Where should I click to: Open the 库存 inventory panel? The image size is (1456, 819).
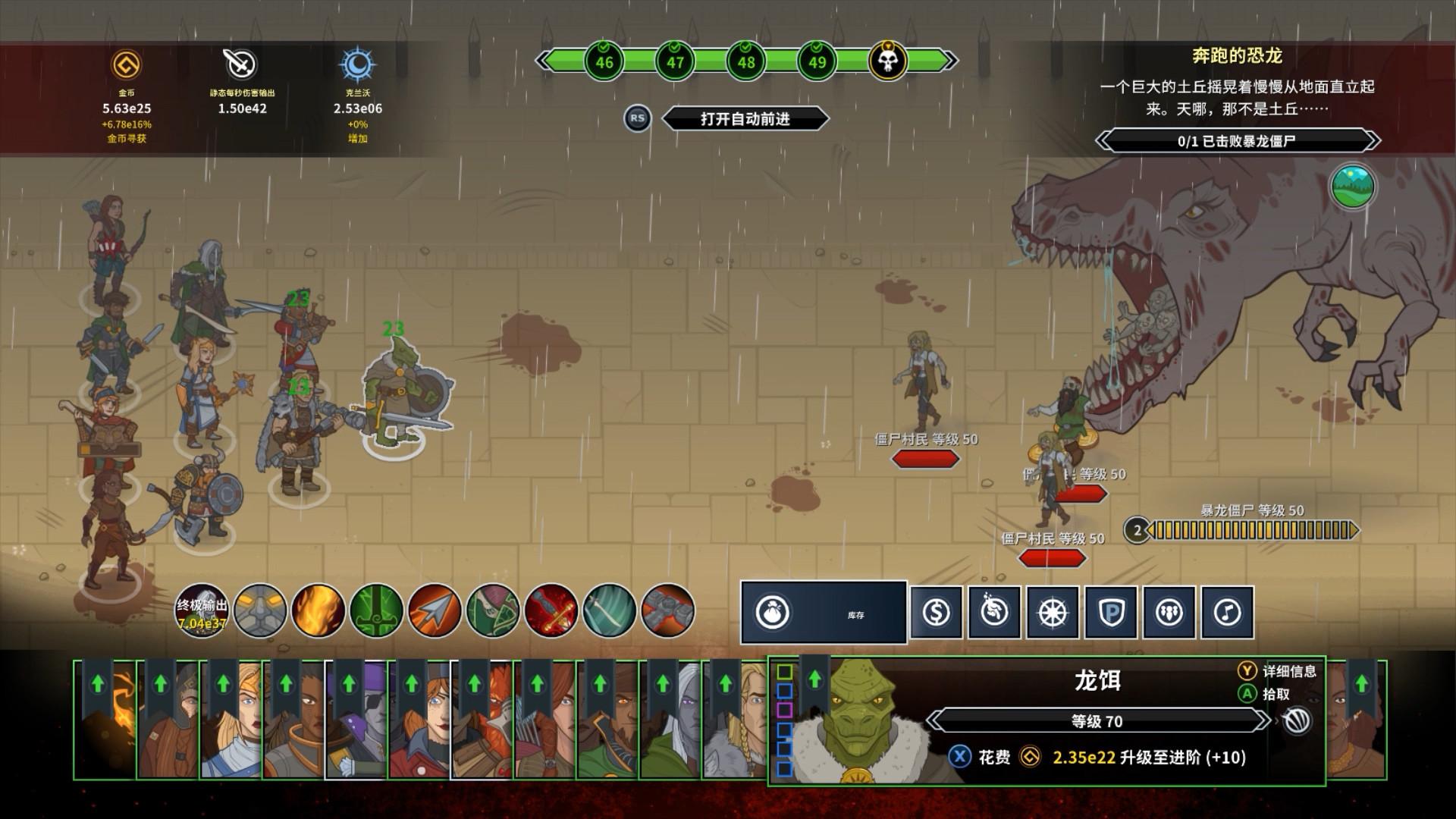pyautogui.click(x=824, y=612)
